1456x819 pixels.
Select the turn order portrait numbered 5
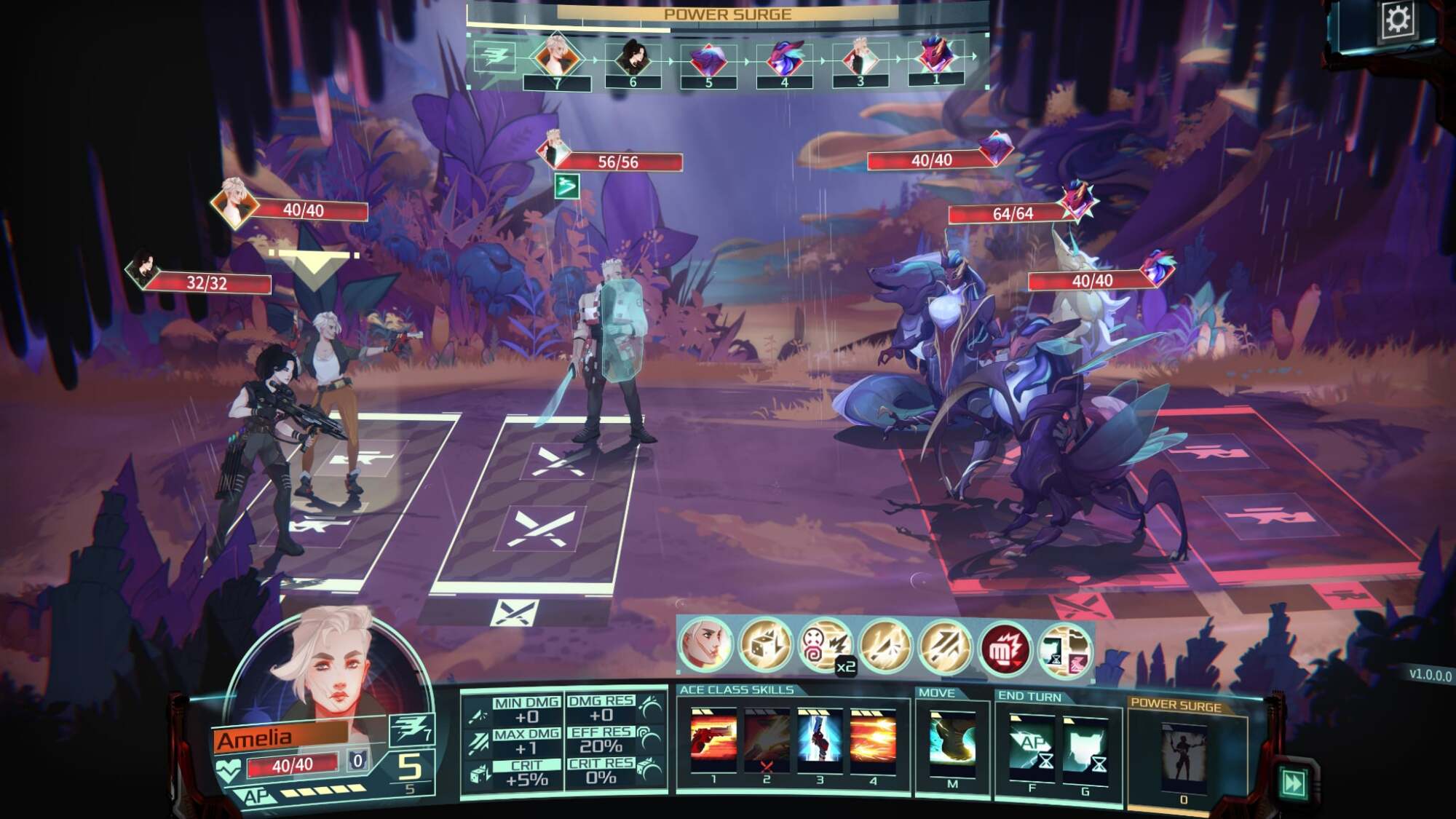708,60
